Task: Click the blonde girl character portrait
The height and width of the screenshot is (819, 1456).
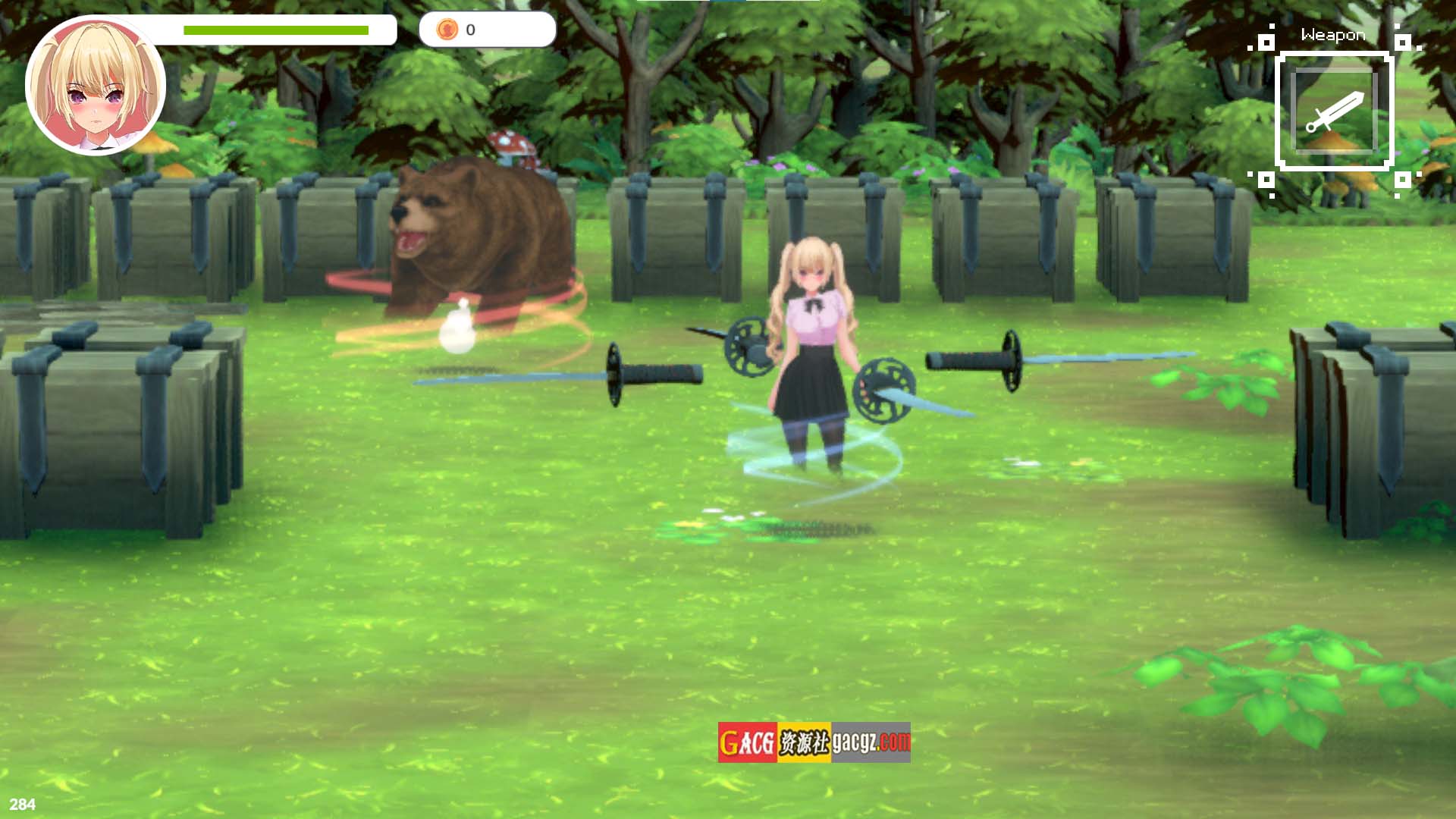Action: pyautogui.click(x=96, y=86)
